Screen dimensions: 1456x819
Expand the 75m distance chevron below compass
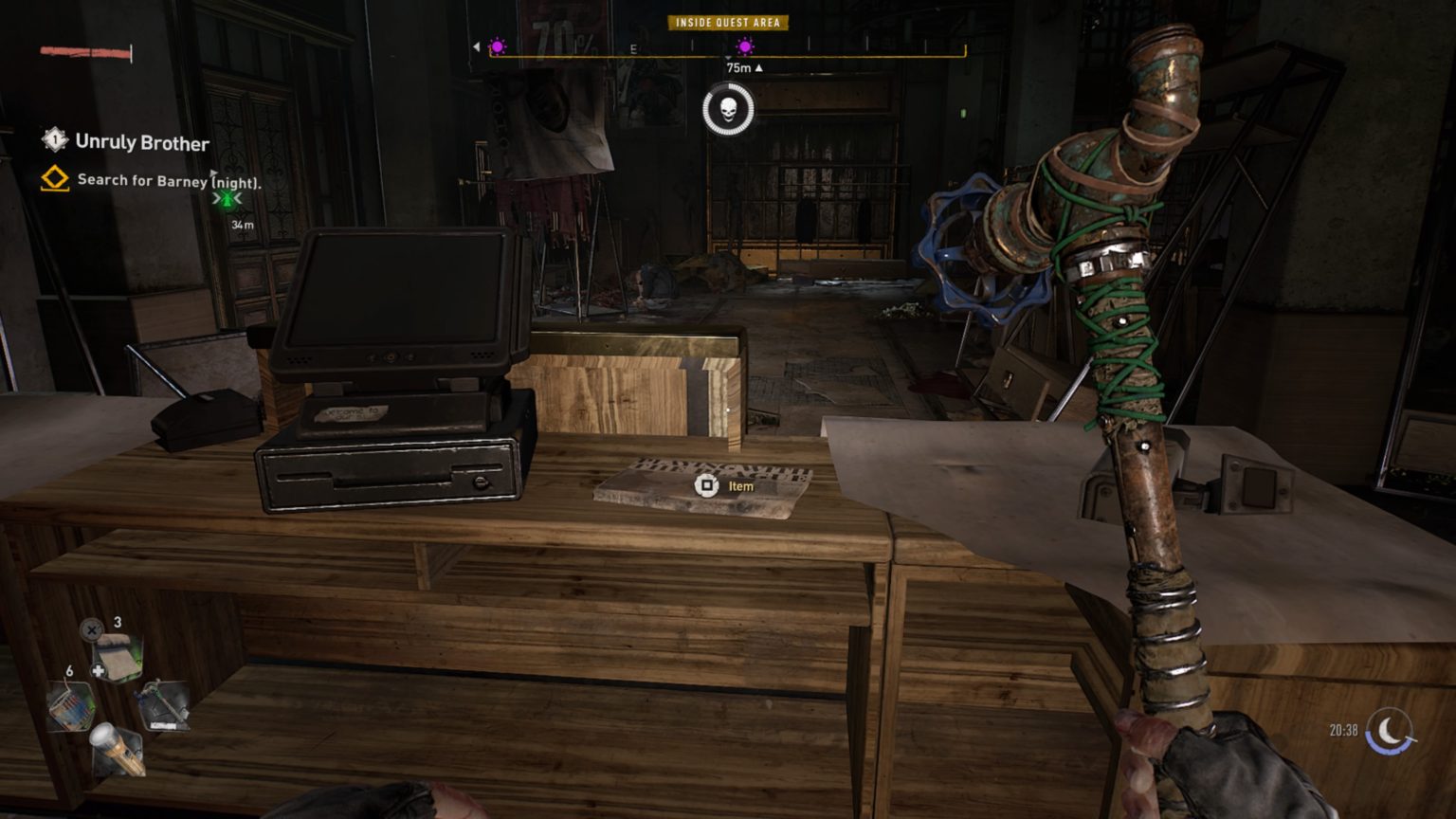click(x=758, y=68)
